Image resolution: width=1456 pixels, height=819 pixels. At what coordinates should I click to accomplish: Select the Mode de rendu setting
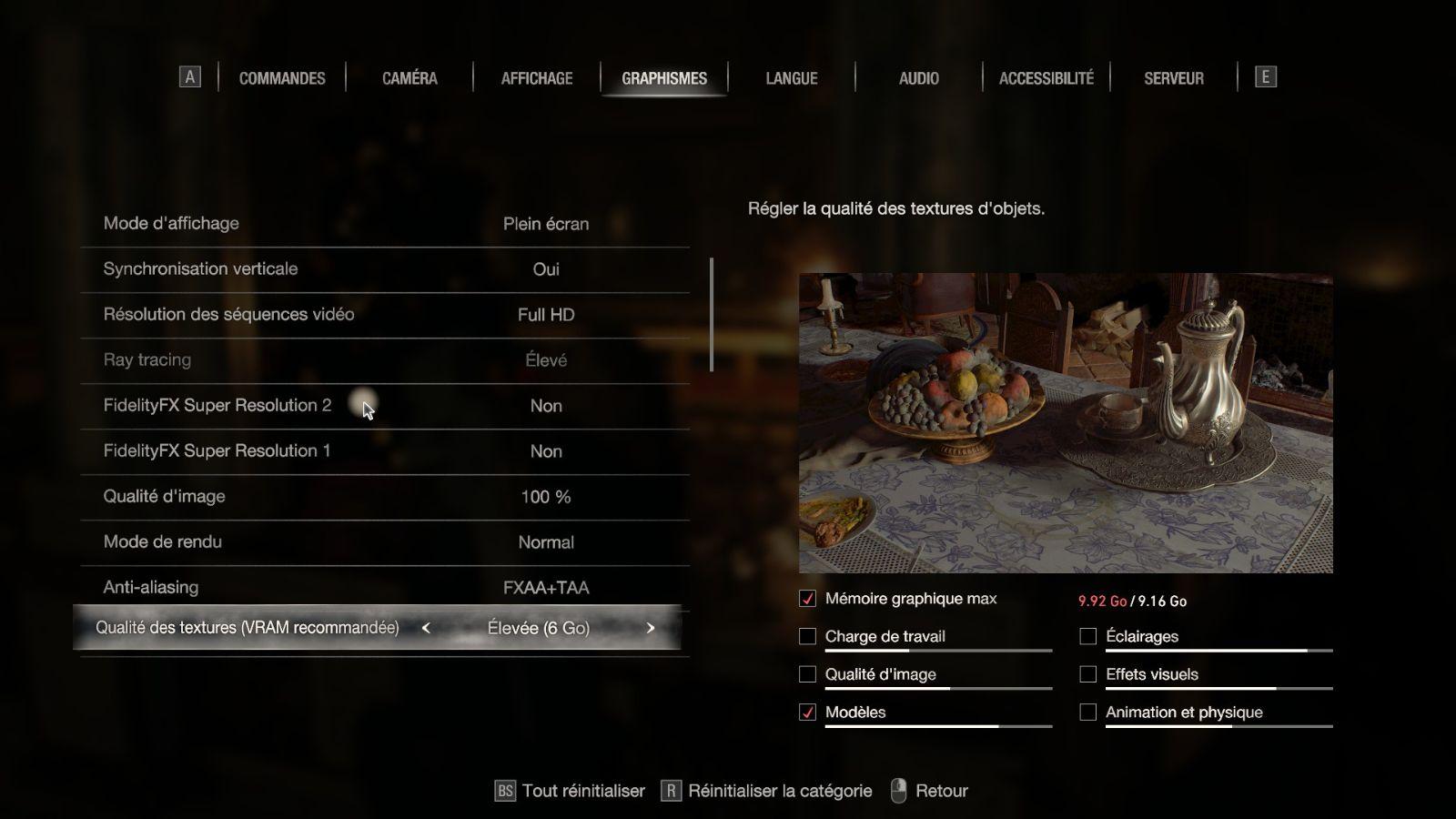(x=384, y=542)
